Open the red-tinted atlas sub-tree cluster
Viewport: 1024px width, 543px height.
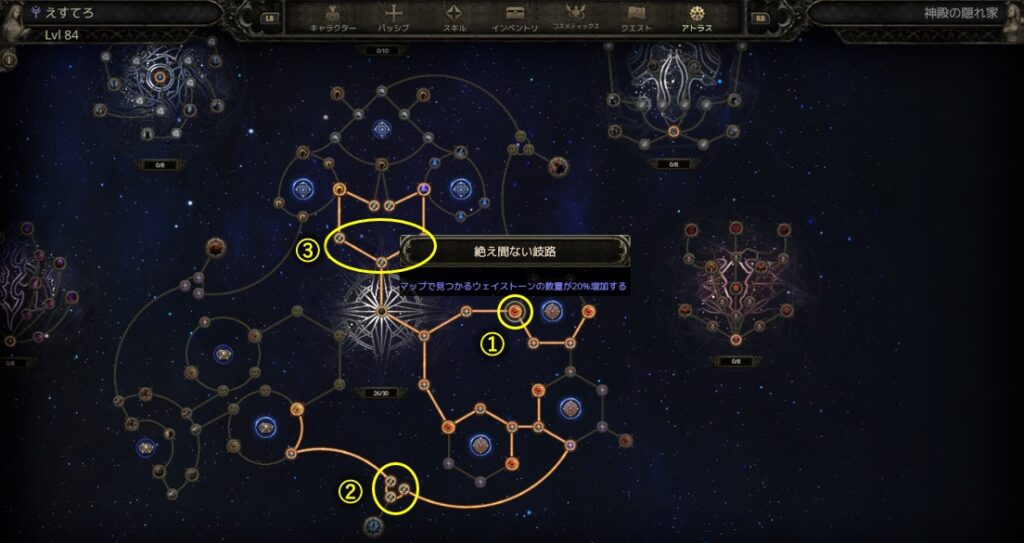coord(735,290)
